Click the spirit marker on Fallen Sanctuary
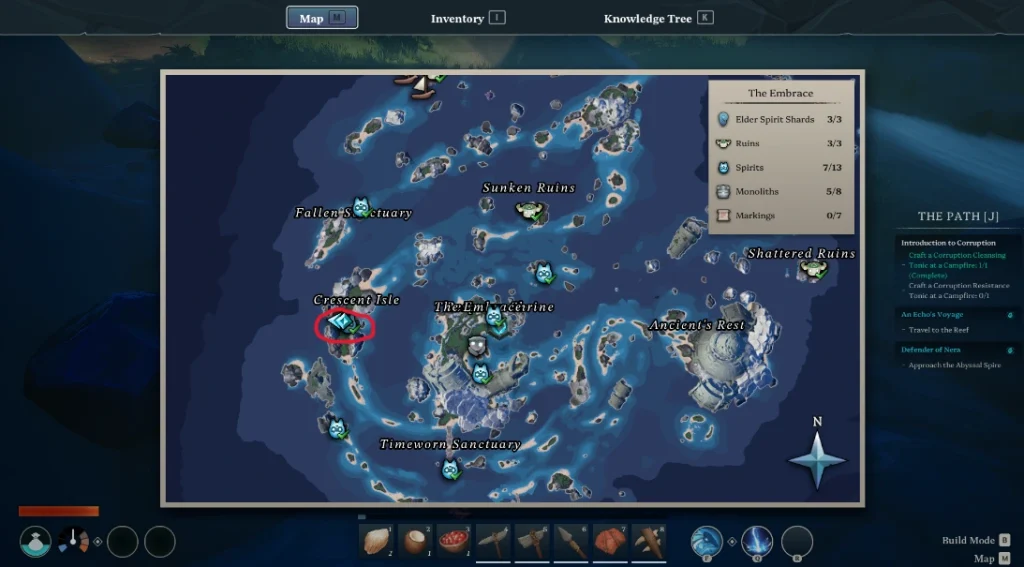The height and width of the screenshot is (567, 1024). coord(361,207)
